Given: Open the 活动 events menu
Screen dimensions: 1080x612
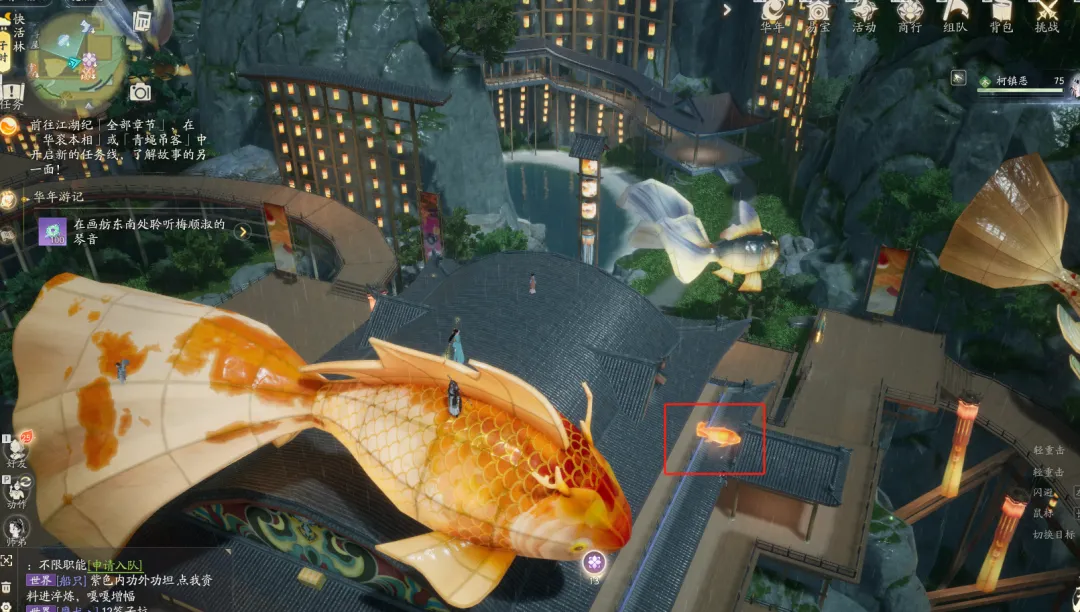Looking at the screenshot, I should coord(864,14).
